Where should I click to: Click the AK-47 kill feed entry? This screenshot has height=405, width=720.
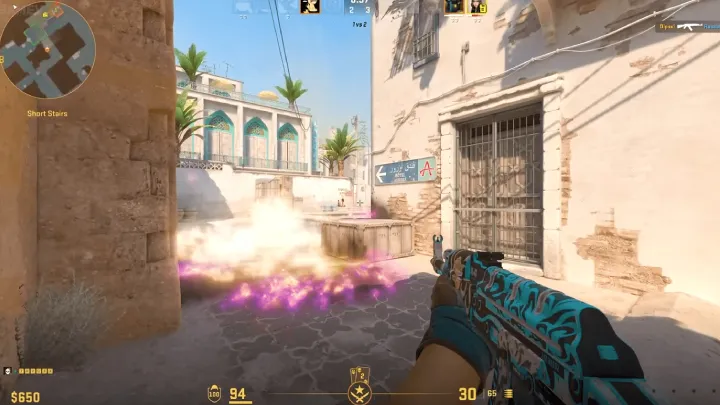(686, 27)
